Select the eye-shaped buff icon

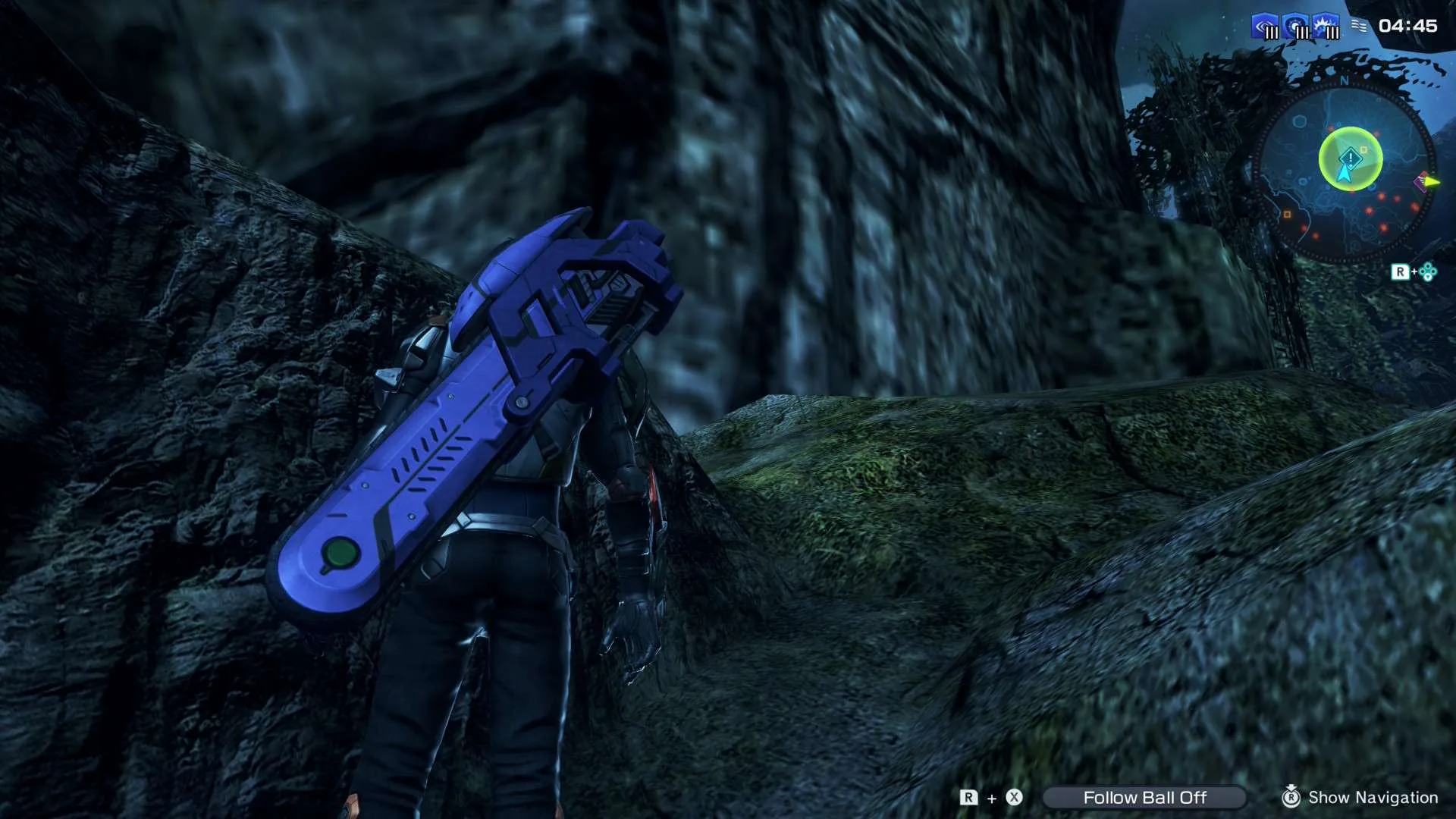pos(1266,27)
